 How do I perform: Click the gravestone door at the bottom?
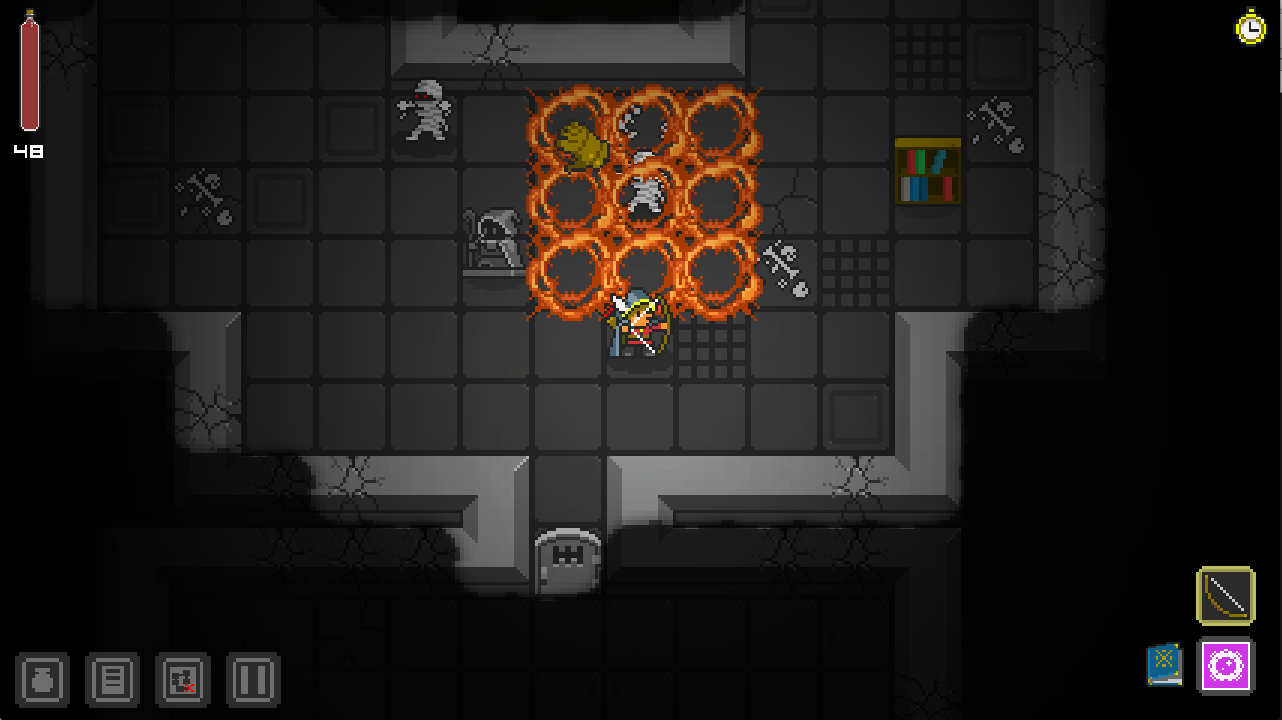coord(567,556)
